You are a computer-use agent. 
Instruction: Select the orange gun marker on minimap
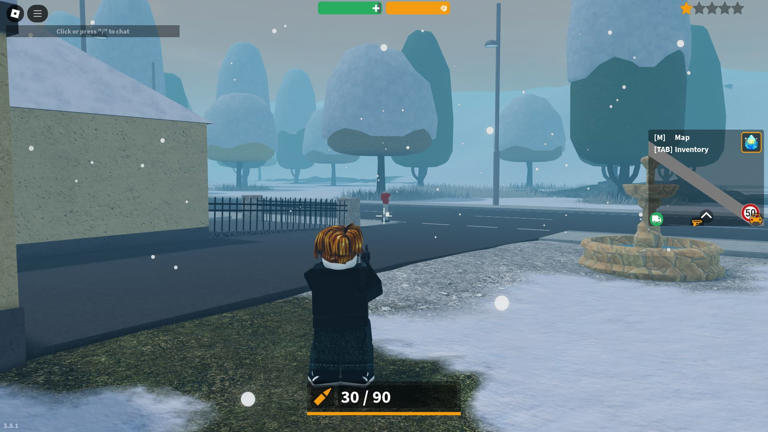tap(697, 222)
